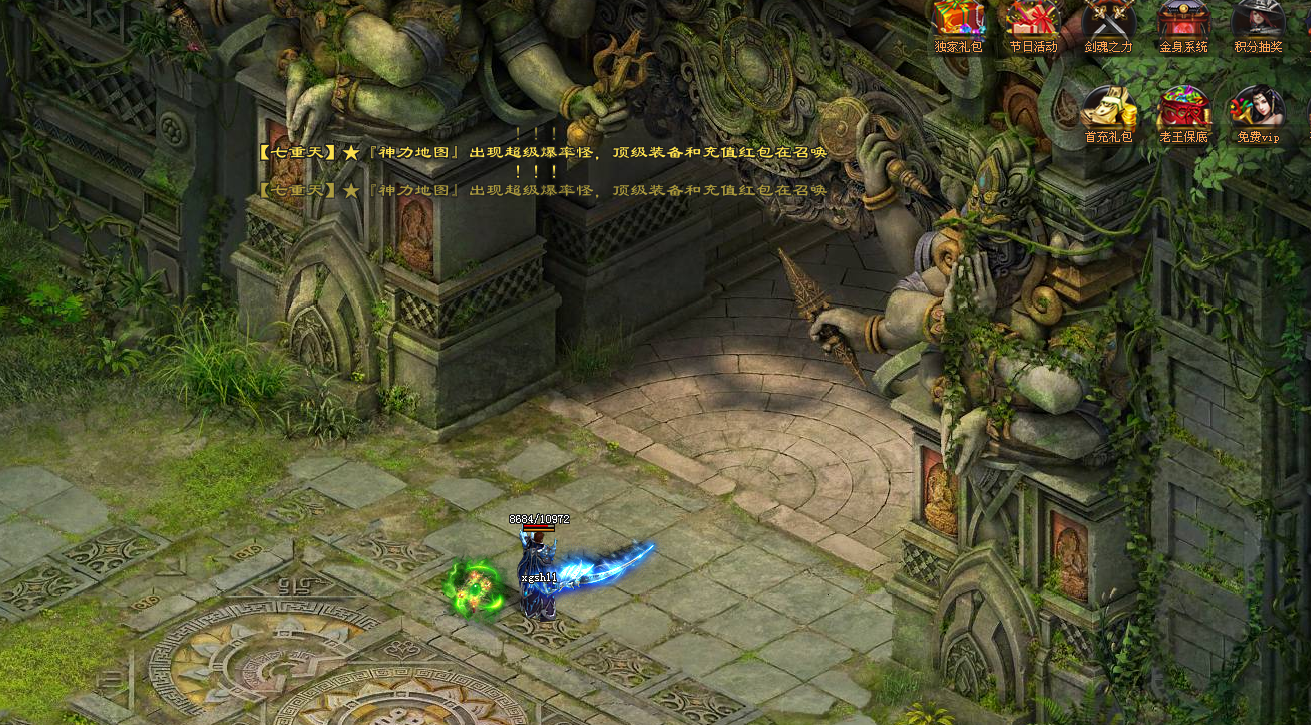Open the 积分抽奖 points lottery

[x=1257, y=22]
